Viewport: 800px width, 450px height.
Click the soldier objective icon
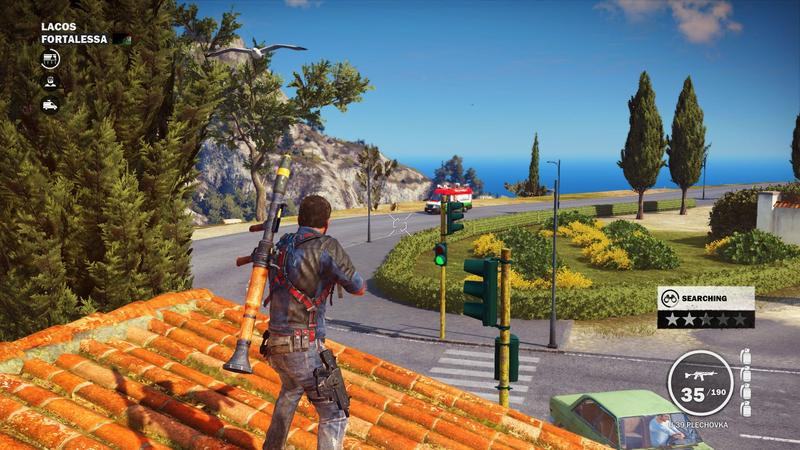(50, 82)
